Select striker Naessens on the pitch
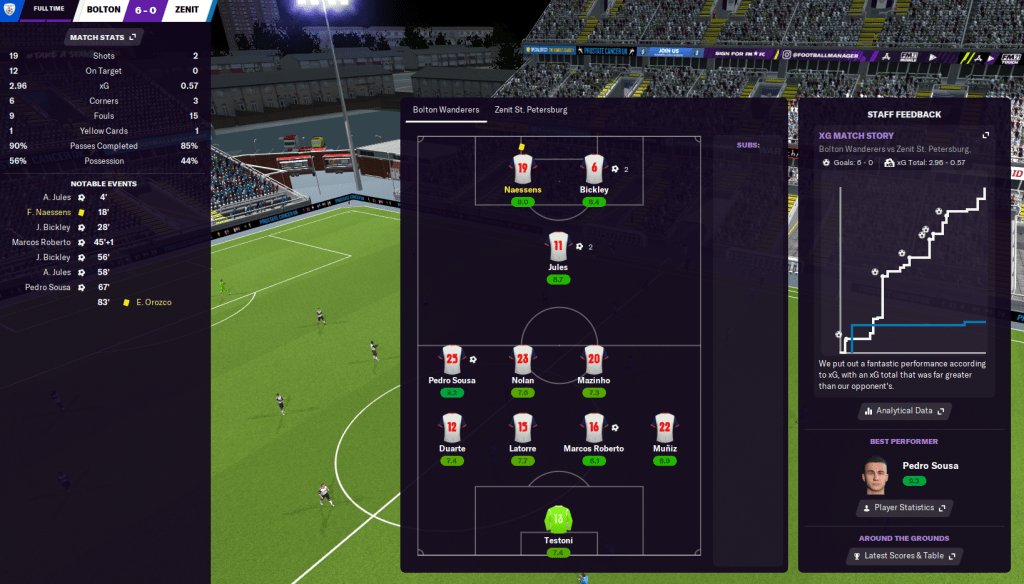Image resolution: width=1024 pixels, height=584 pixels. coord(521,168)
